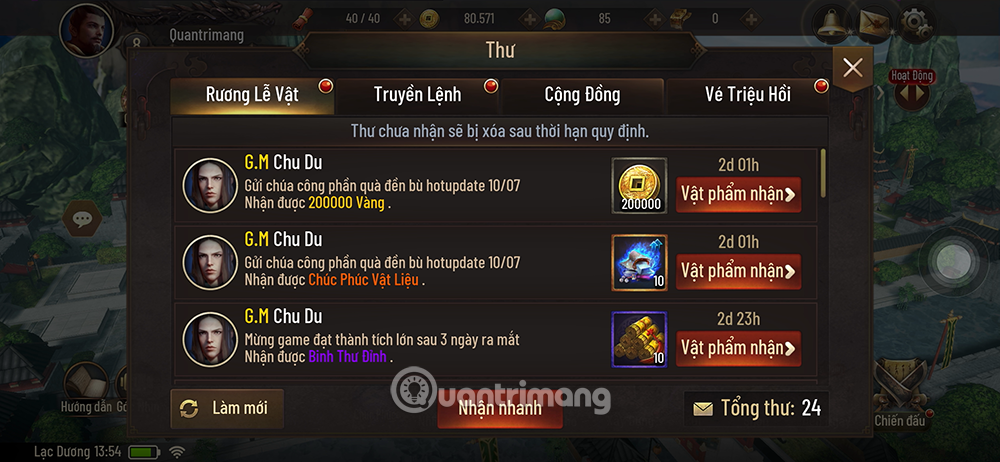Close the Thư mail window

(x=852, y=68)
